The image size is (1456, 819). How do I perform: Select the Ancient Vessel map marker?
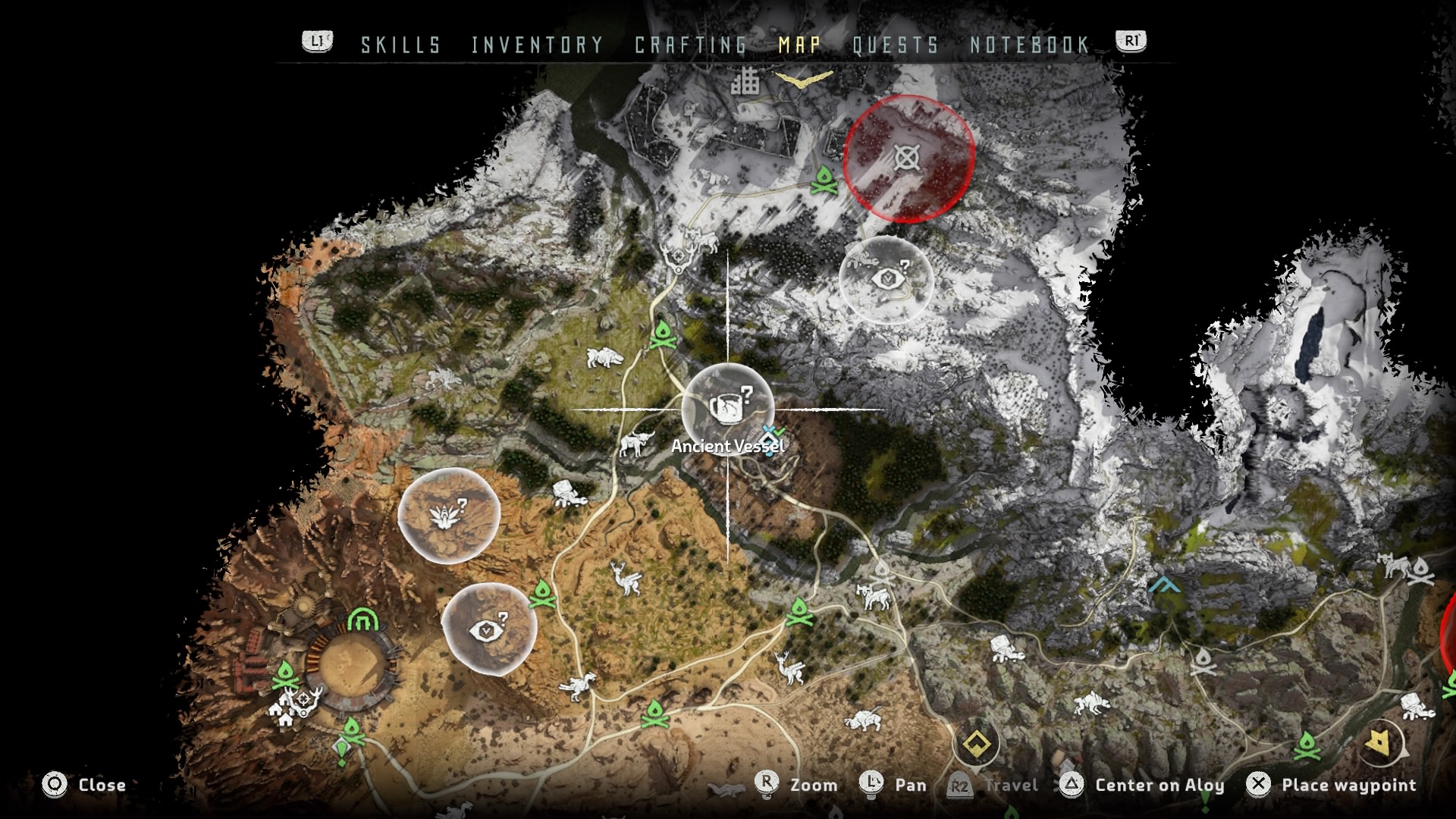728,409
